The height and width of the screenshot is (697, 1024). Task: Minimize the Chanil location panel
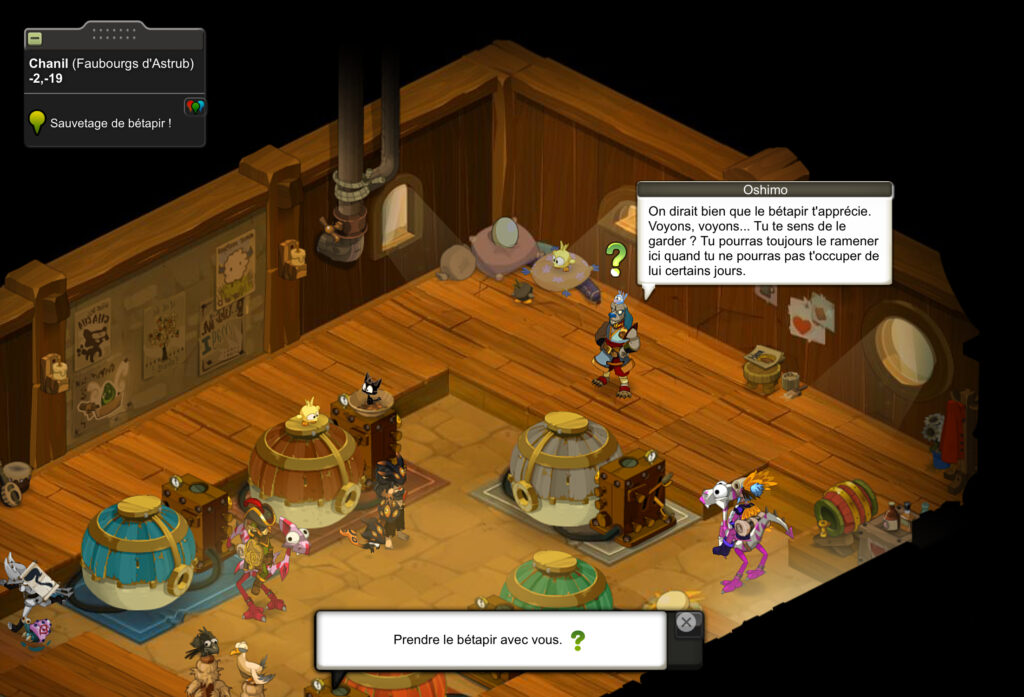pyautogui.click(x=35, y=39)
